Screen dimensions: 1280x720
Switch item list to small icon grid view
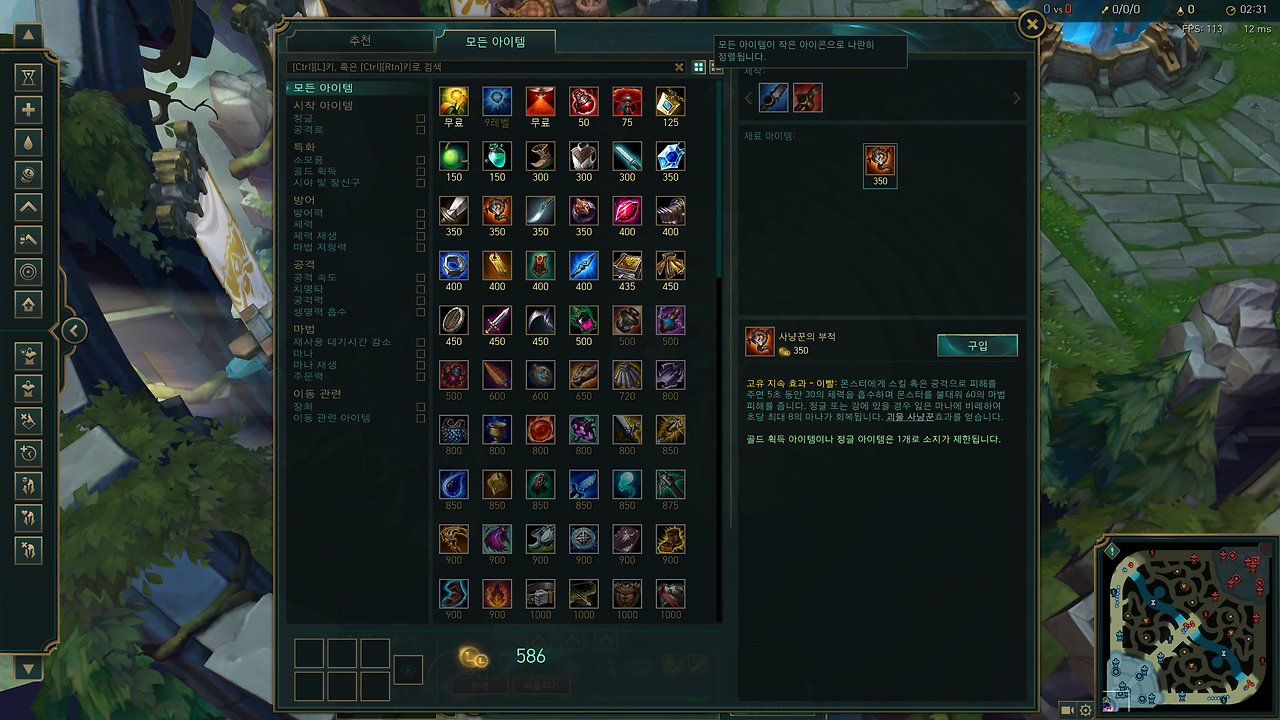[698, 67]
